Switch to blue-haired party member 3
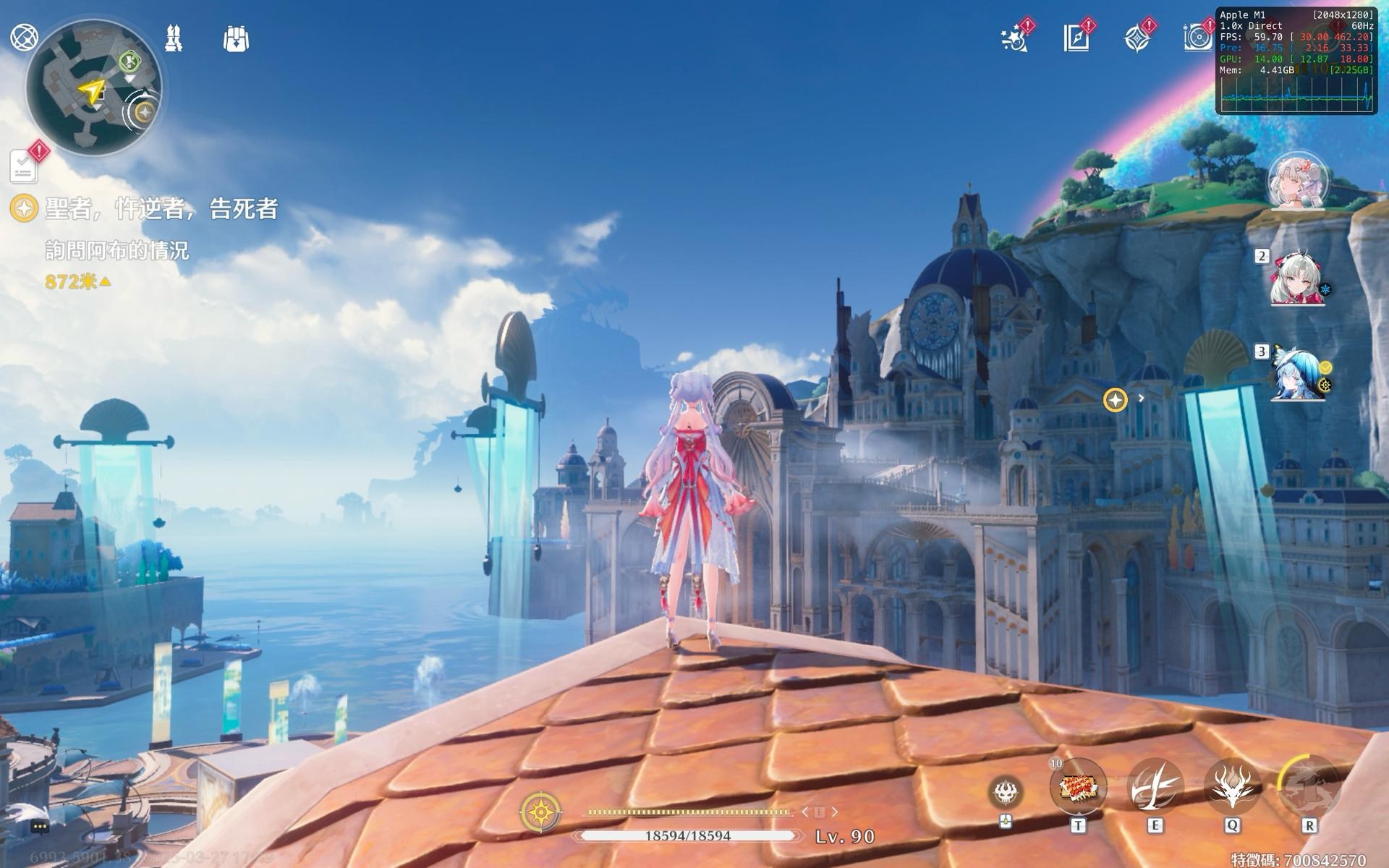The height and width of the screenshot is (868, 1389). 1299,373
